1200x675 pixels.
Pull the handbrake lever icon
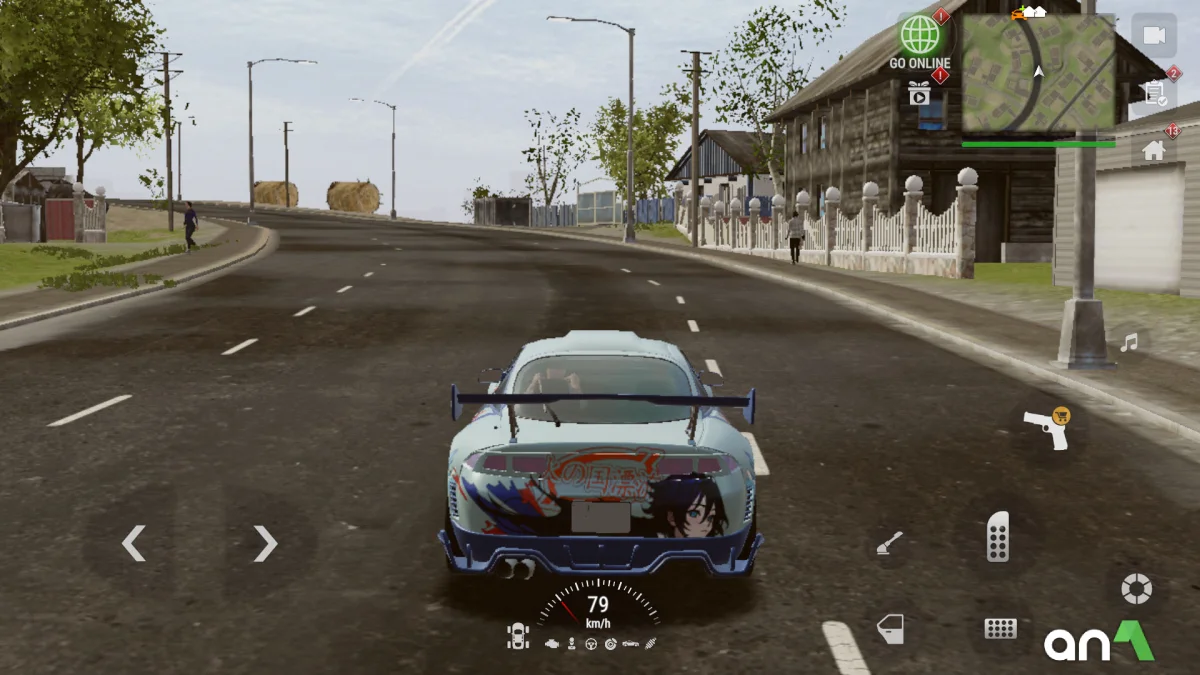pyautogui.click(x=889, y=543)
